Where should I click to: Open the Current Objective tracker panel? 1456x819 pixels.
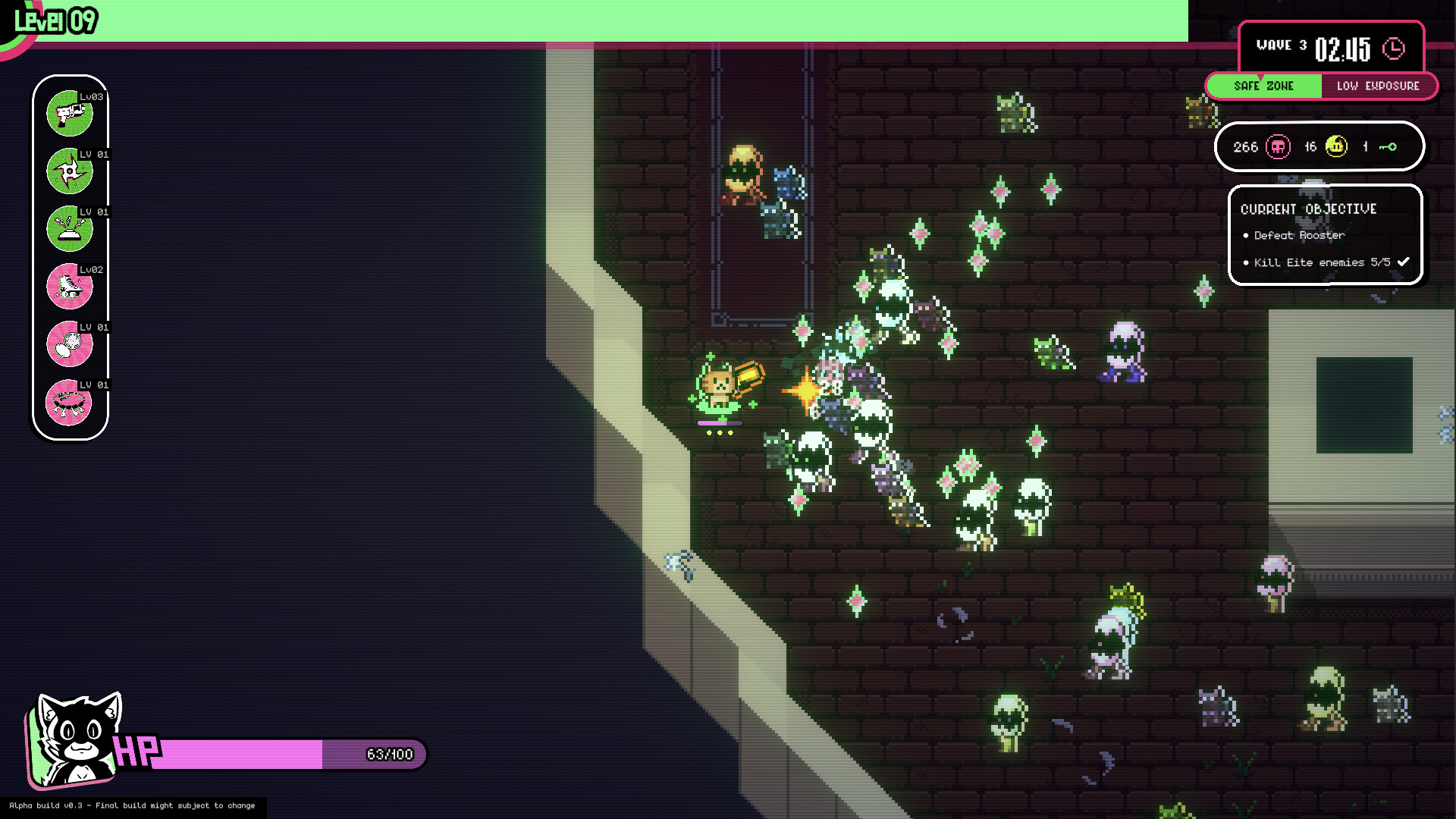(x=1324, y=235)
